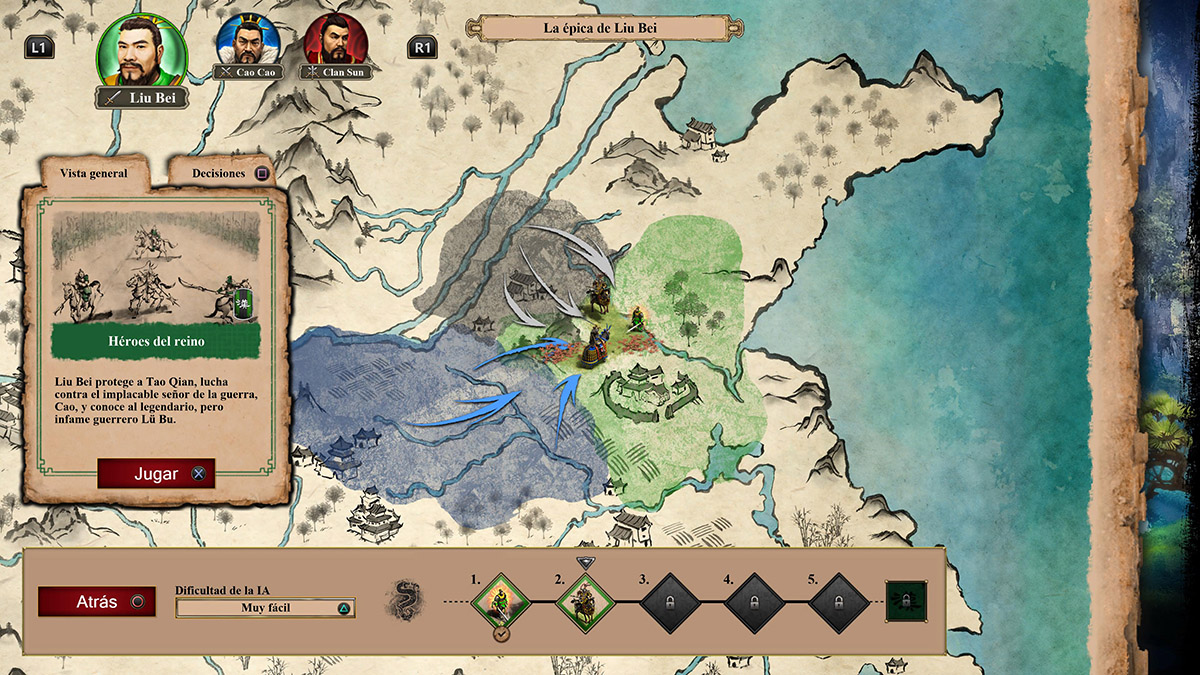1200x675 pixels.
Task: Click the dragon emblem at timeline start
Action: click(403, 601)
